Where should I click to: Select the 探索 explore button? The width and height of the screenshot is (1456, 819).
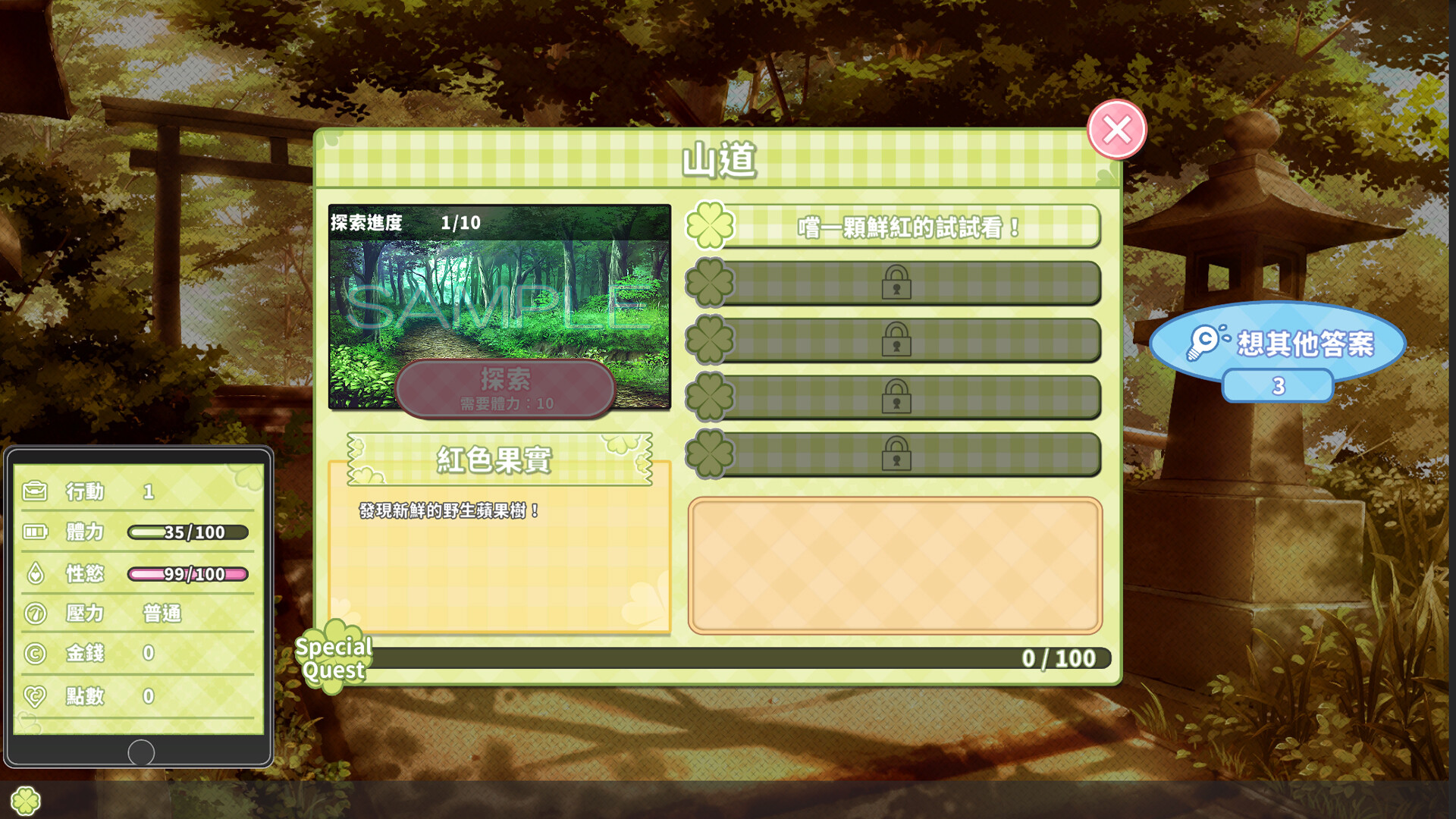point(505,388)
